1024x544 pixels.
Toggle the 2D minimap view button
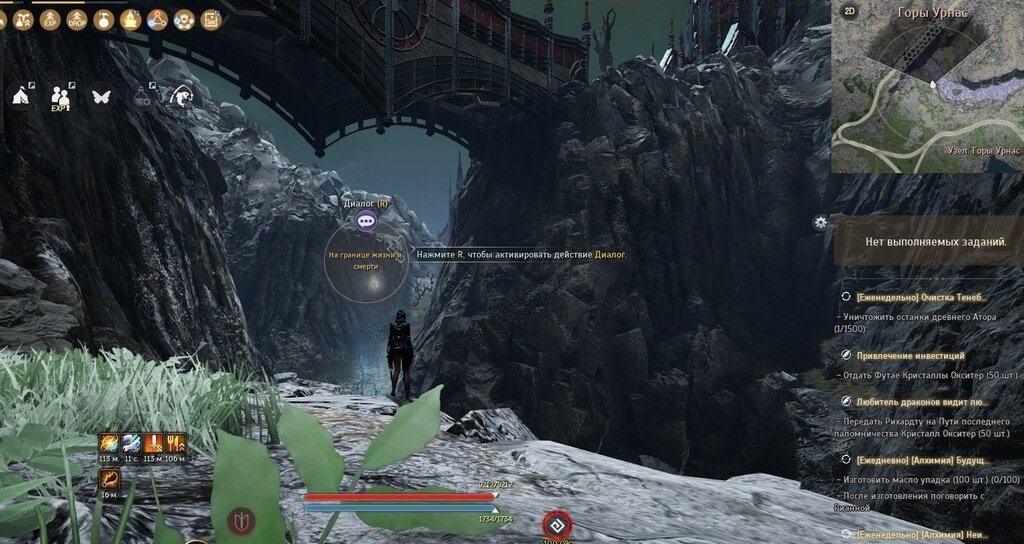(x=850, y=11)
